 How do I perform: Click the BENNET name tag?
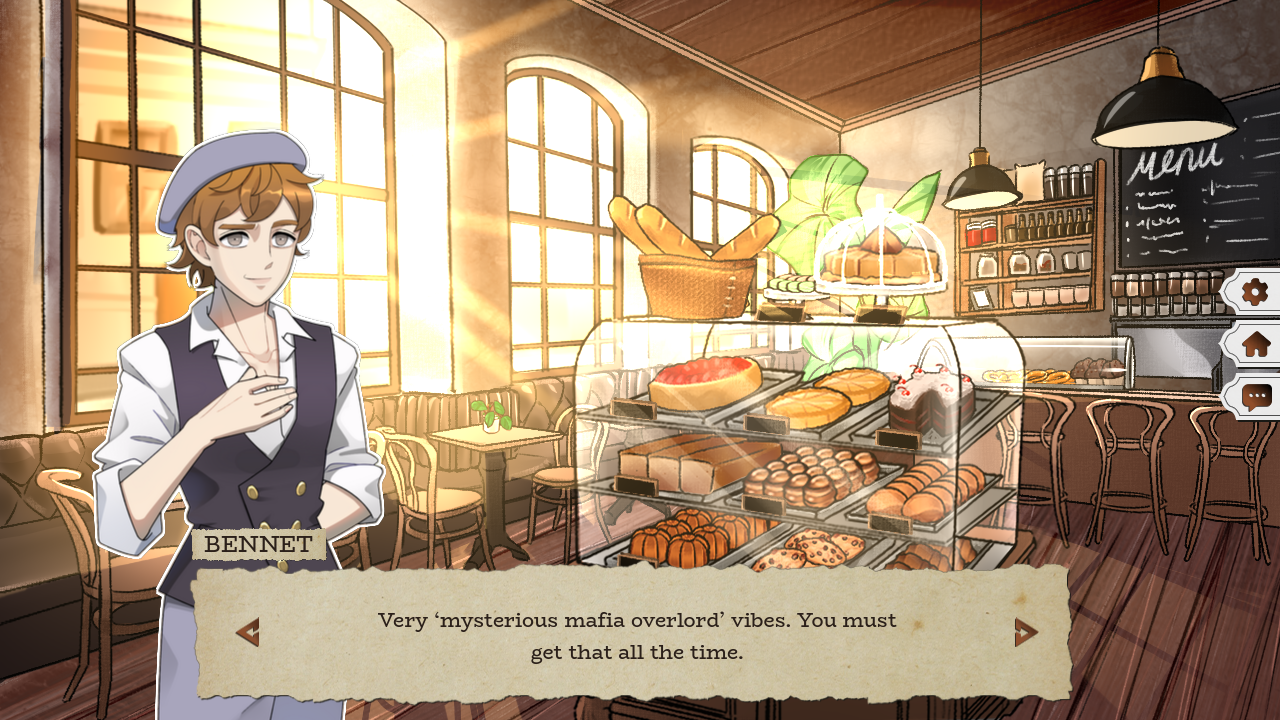[x=258, y=544]
